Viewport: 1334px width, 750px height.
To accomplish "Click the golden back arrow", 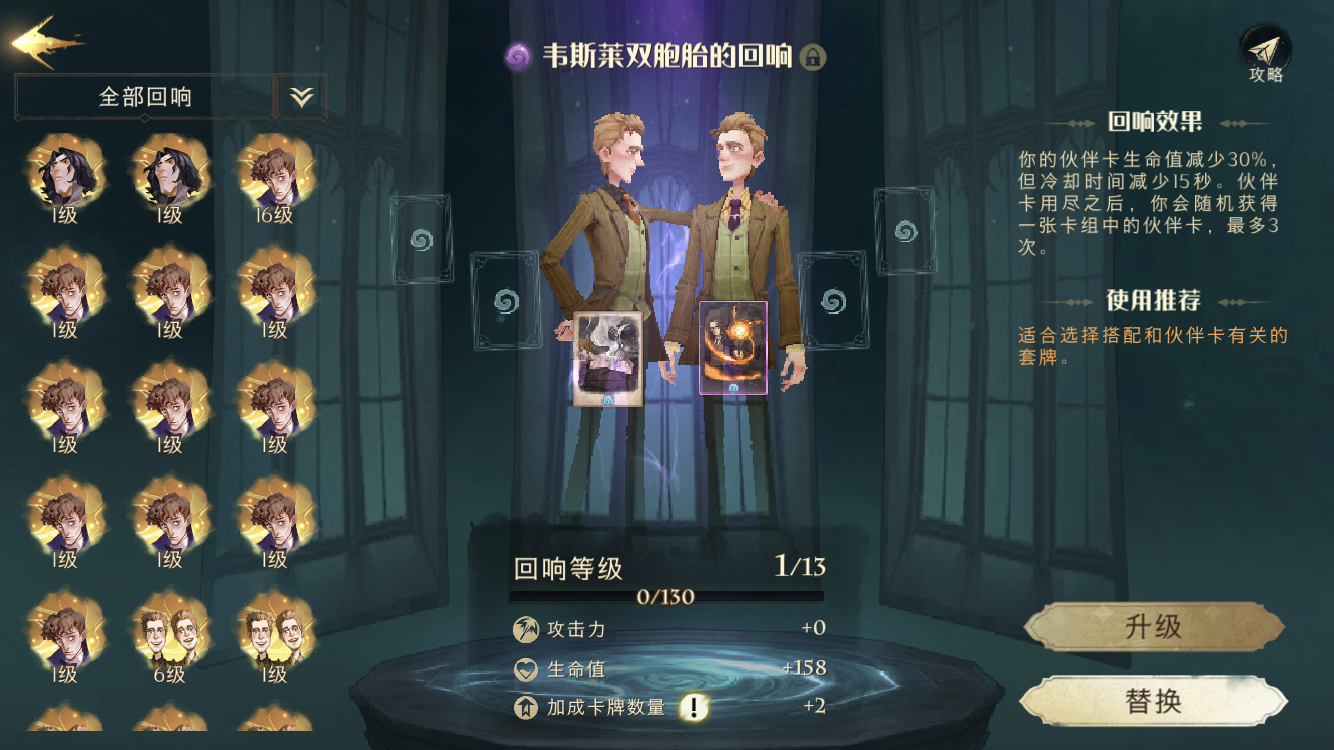I will [40, 38].
